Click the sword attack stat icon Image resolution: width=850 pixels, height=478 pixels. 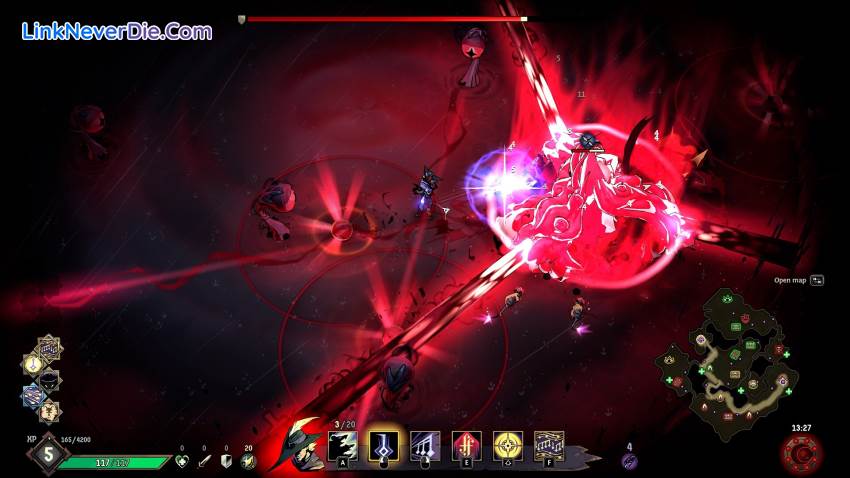tap(204, 461)
